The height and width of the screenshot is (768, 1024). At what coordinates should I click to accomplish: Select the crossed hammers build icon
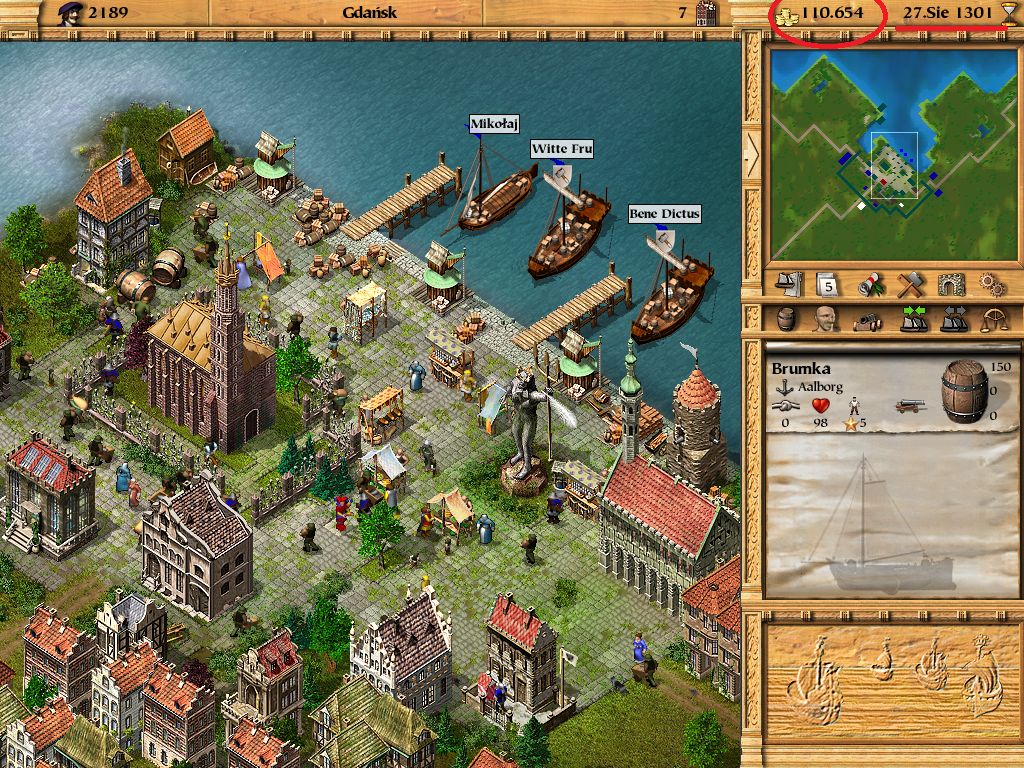[x=909, y=284]
